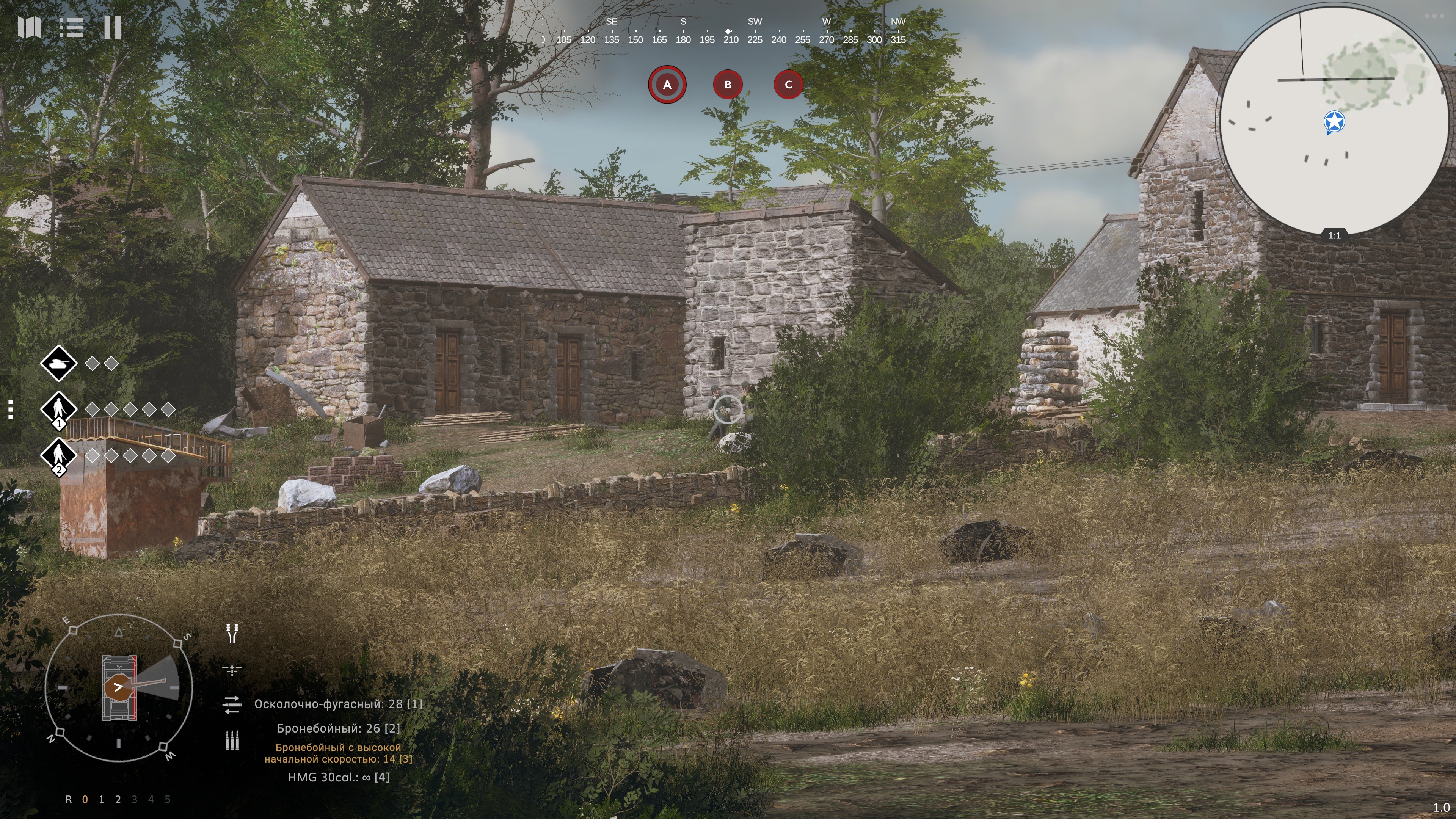Expand the three-dot squad panel handle

10,409
